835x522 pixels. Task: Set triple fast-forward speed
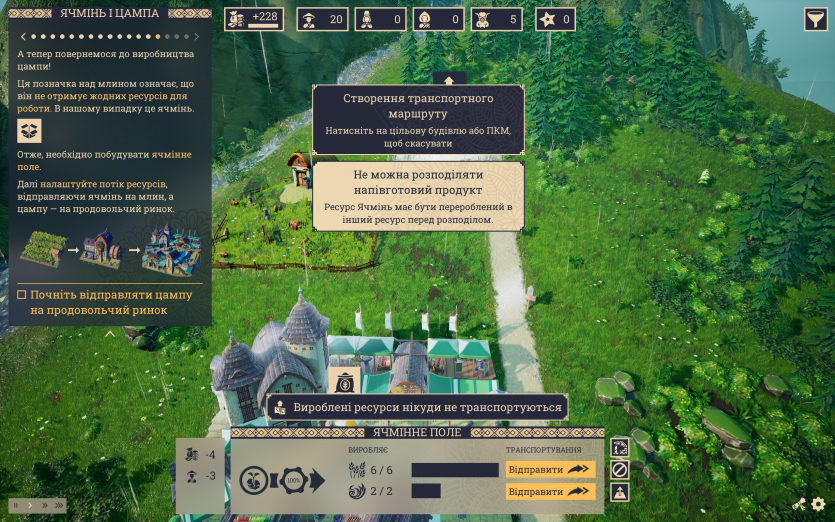coord(58,505)
